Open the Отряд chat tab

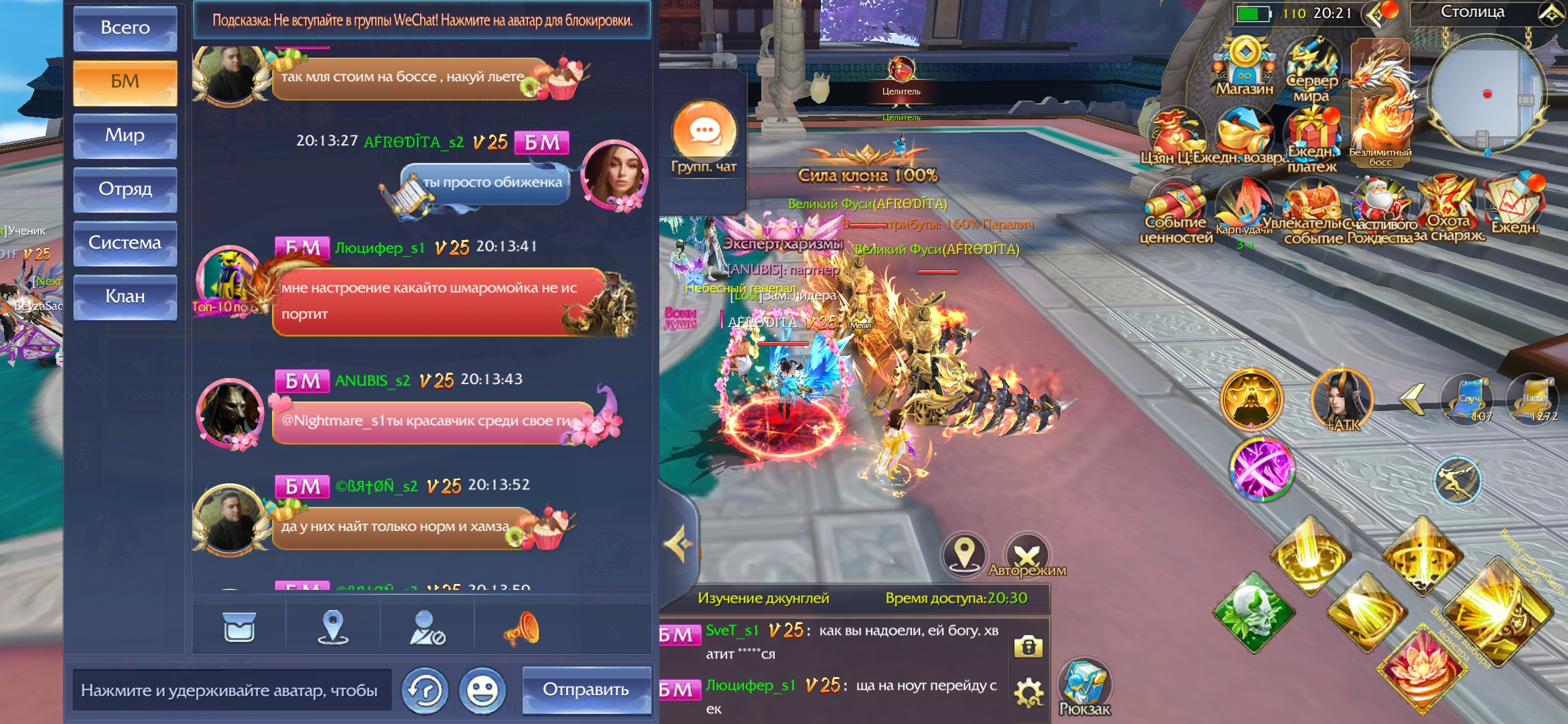click(x=125, y=189)
